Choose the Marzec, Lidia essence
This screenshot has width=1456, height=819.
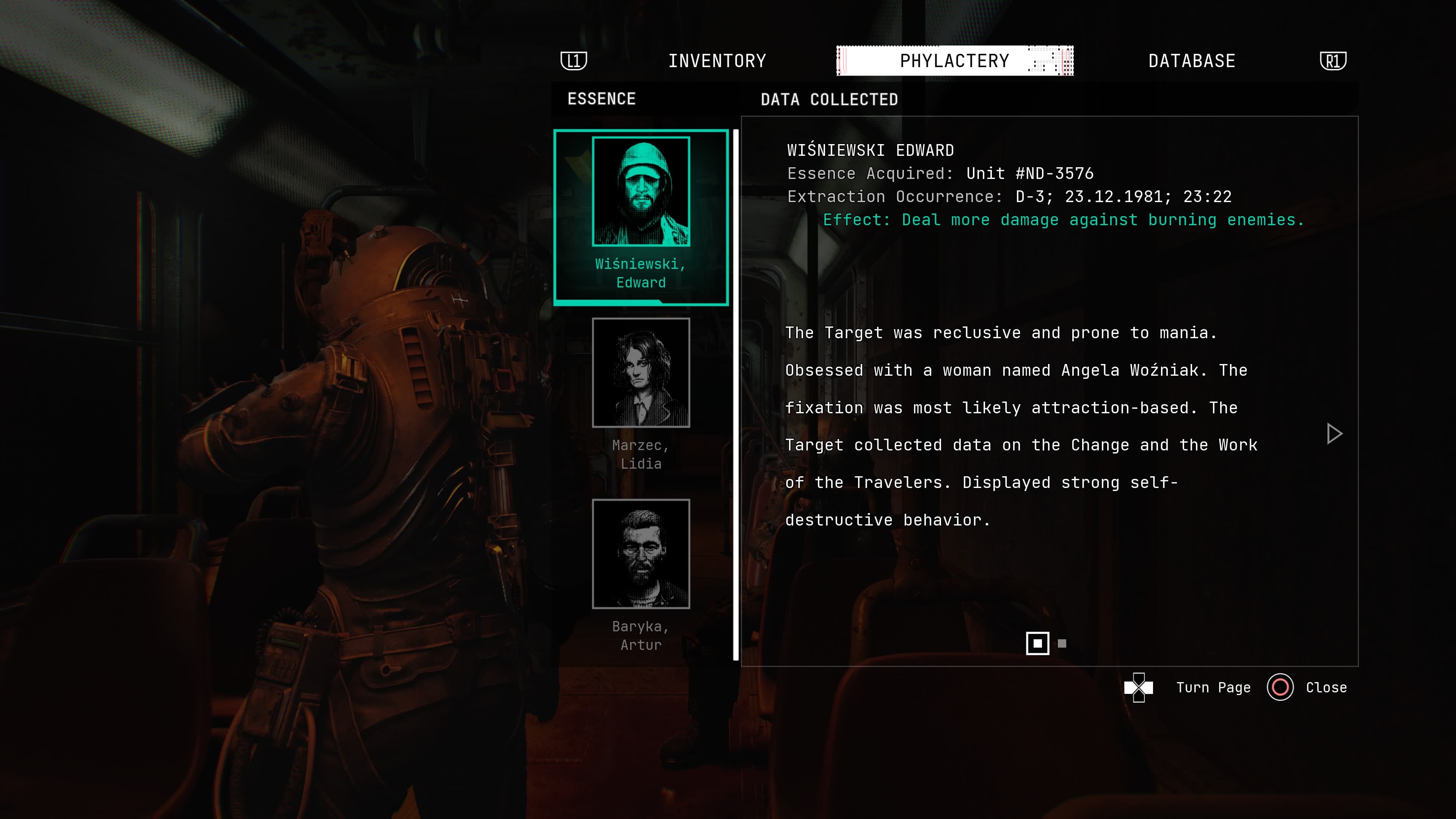(640, 373)
